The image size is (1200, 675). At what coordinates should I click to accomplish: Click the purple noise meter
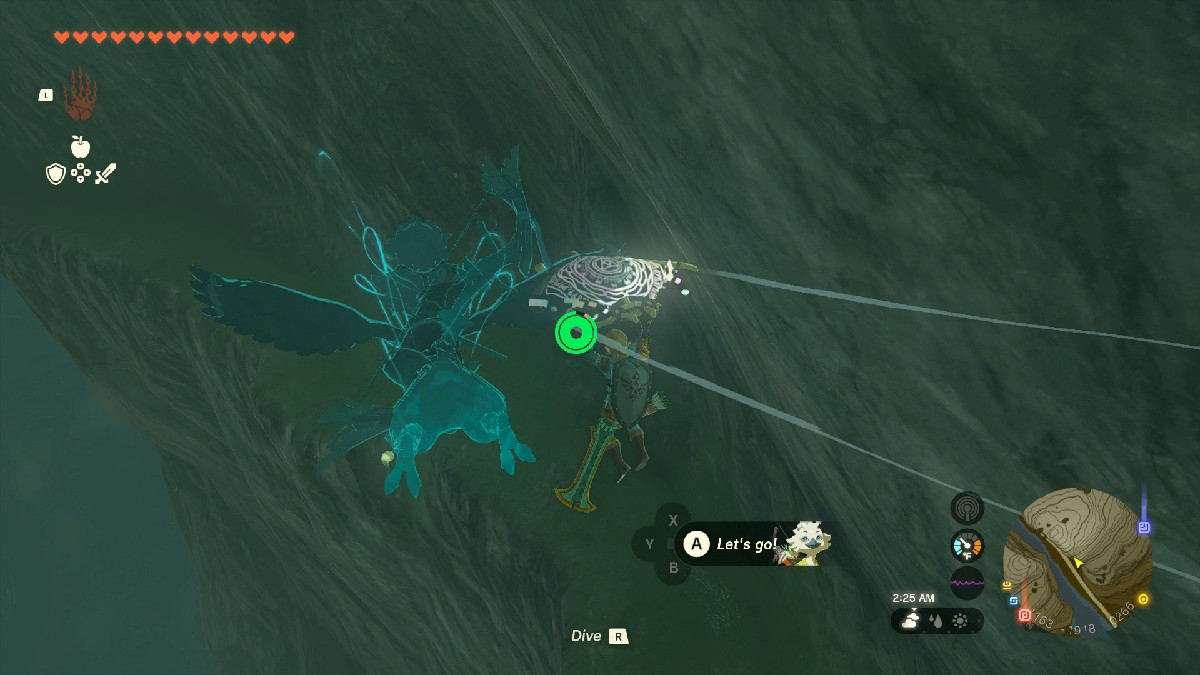point(967,582)
